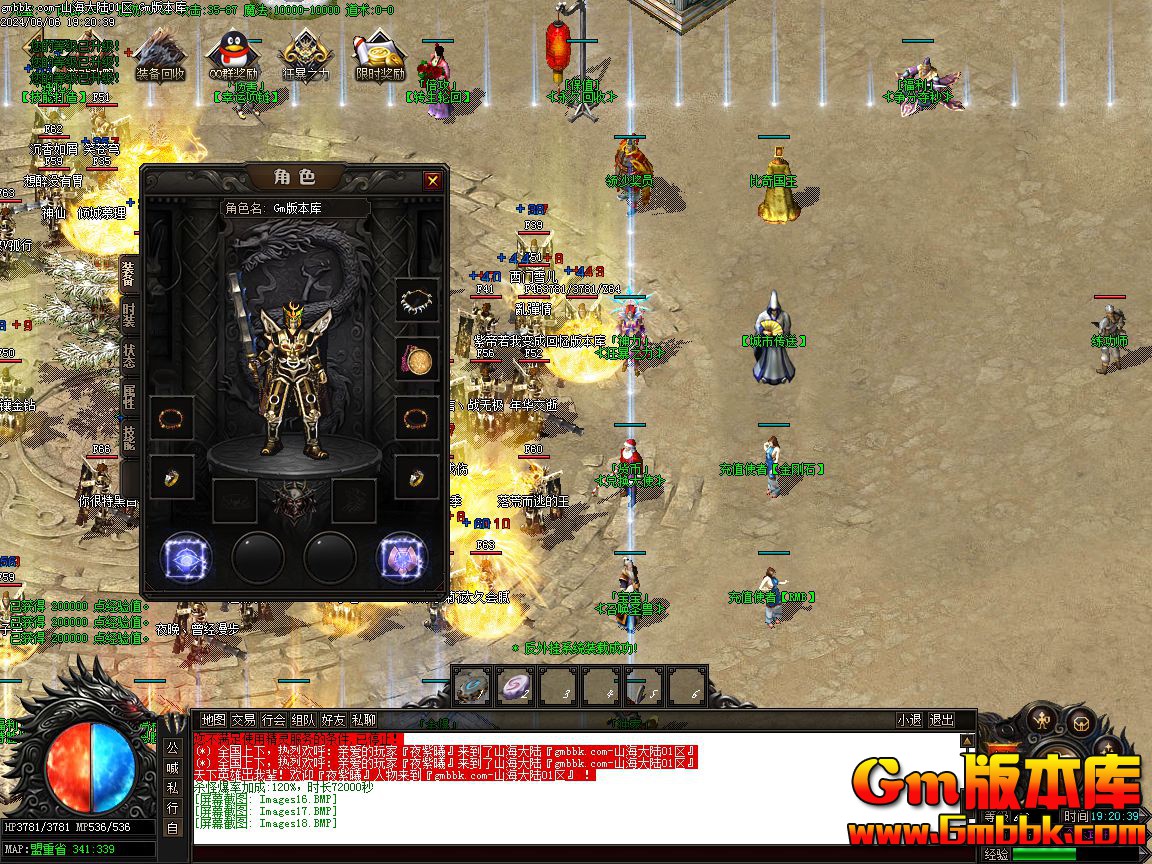Show the 技能 skills tab

click(129, 438)
